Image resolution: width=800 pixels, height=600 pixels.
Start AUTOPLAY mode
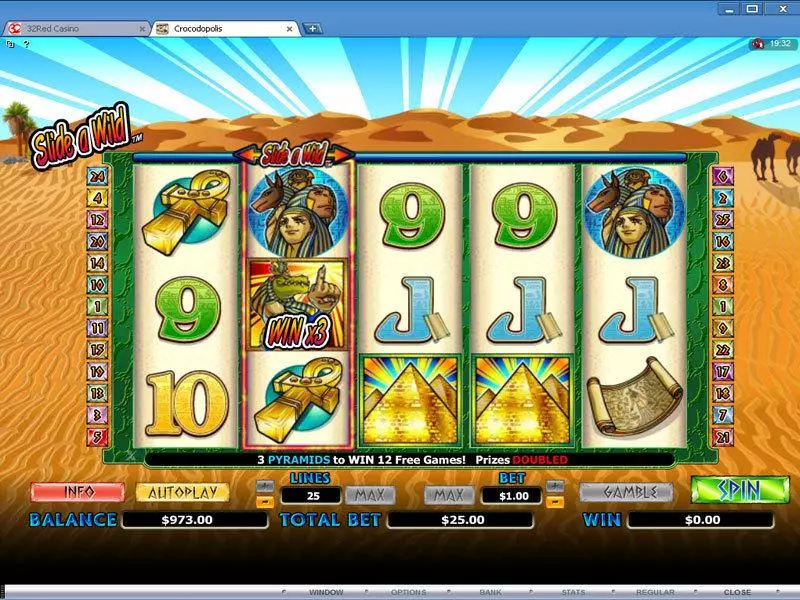click(x=182, y=492)
